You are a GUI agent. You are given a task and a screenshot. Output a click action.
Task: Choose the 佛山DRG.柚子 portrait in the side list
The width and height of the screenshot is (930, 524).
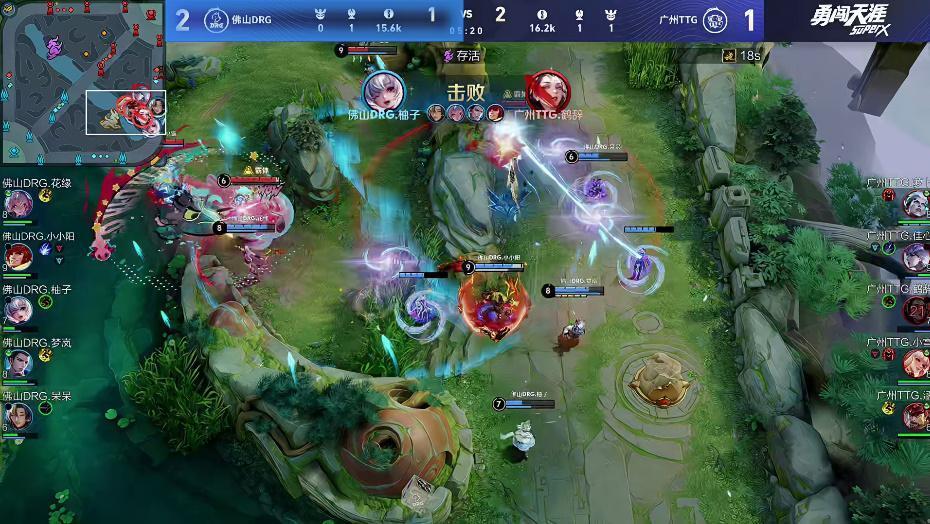[19, 310]
